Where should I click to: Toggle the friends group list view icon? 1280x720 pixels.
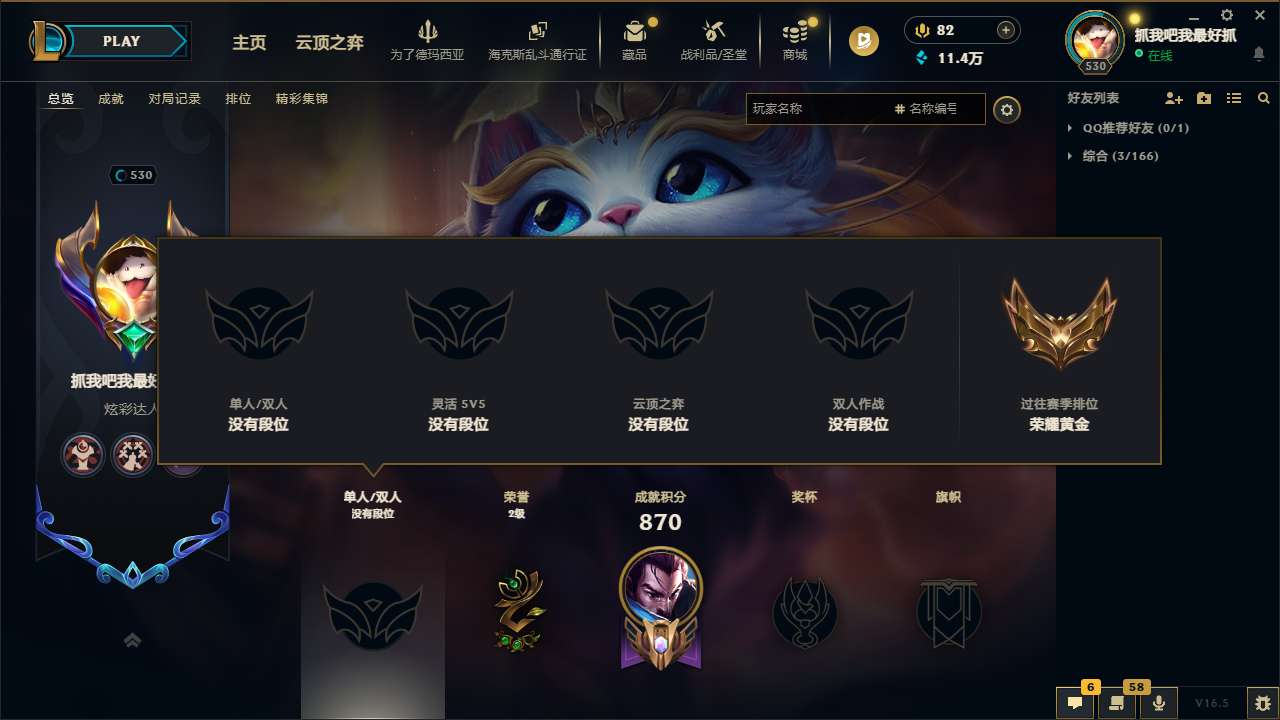1234,98
